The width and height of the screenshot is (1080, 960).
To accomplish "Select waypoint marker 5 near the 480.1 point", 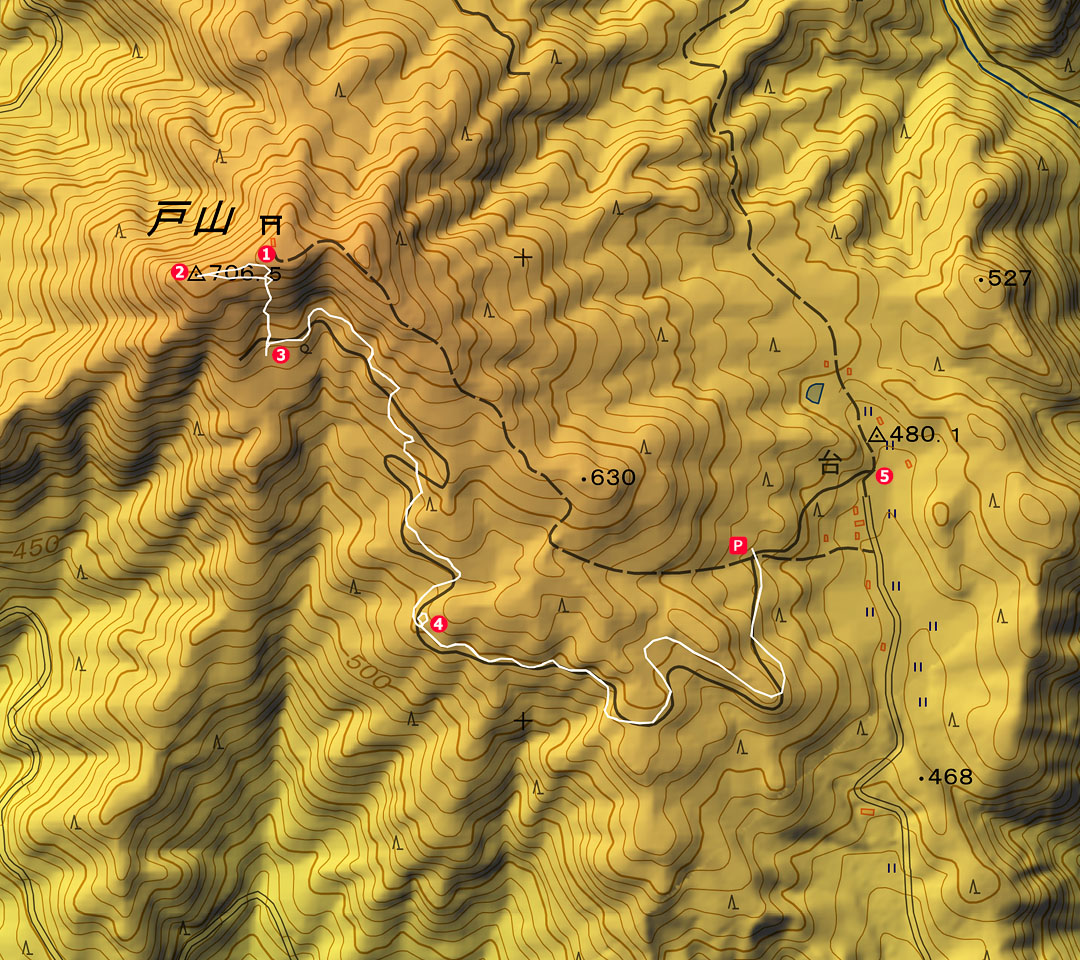I will [x=884, y=476].
